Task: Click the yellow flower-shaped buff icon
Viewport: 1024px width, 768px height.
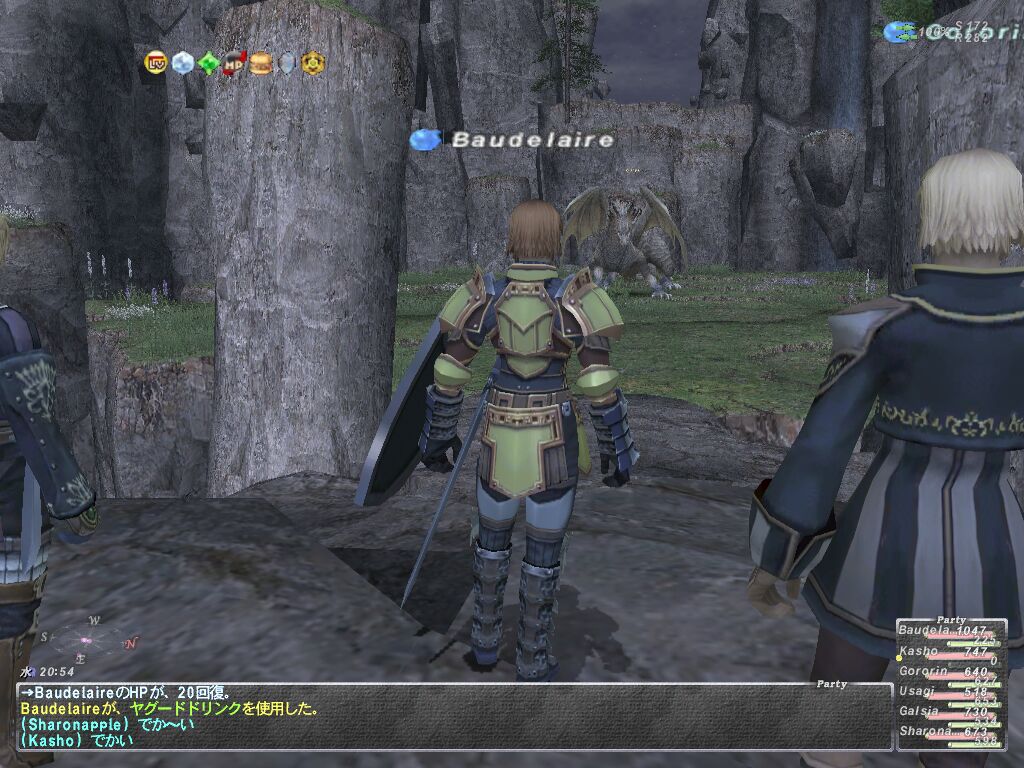Action: (x=313, y=63)
